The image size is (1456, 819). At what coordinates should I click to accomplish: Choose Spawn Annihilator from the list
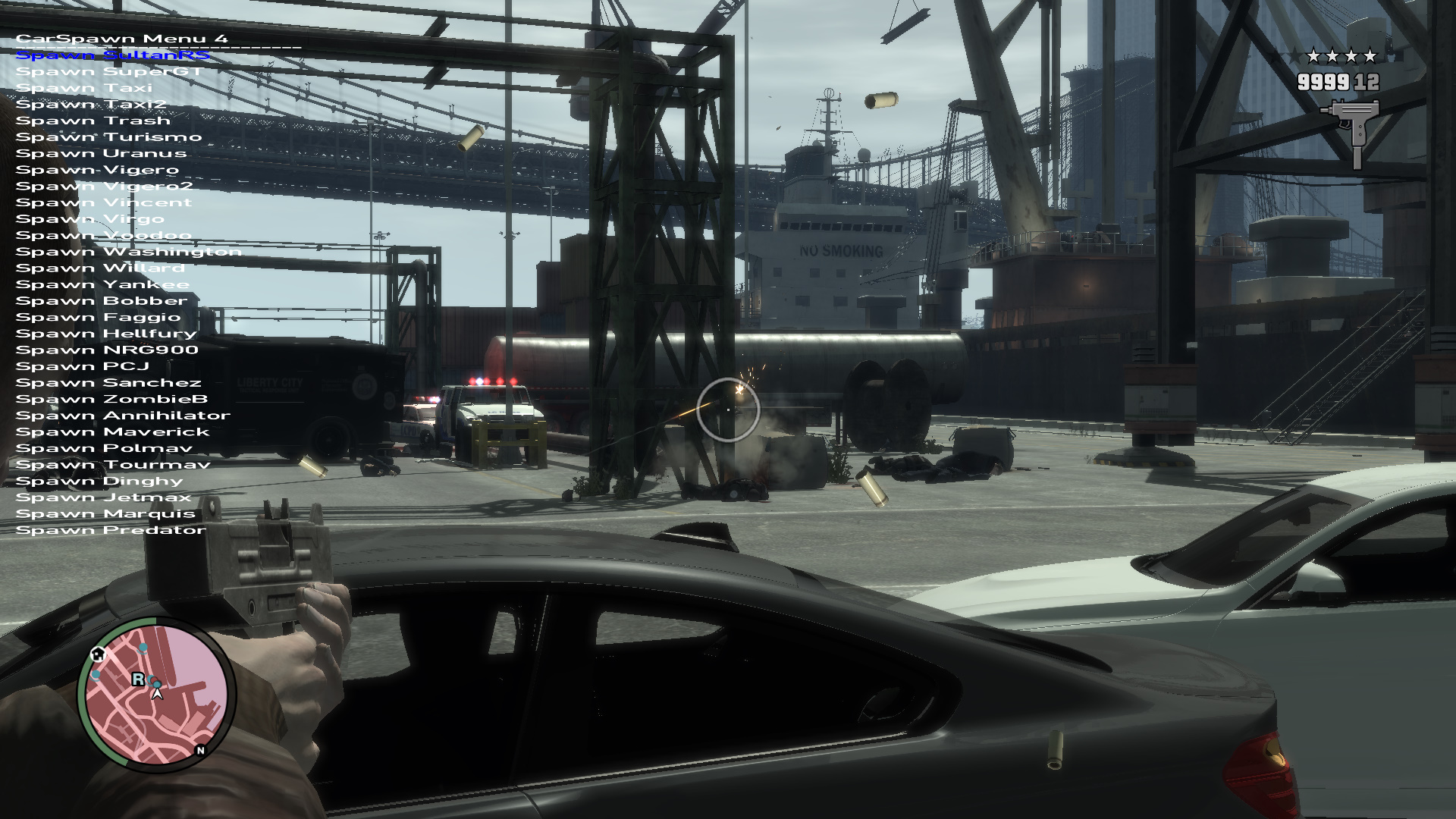123,416
